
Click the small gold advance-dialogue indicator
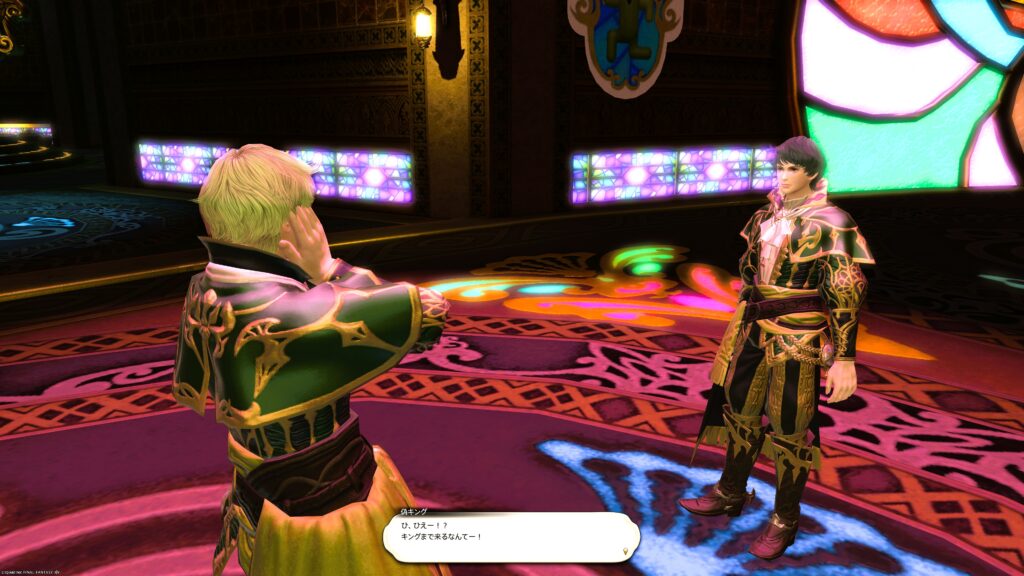626,550
